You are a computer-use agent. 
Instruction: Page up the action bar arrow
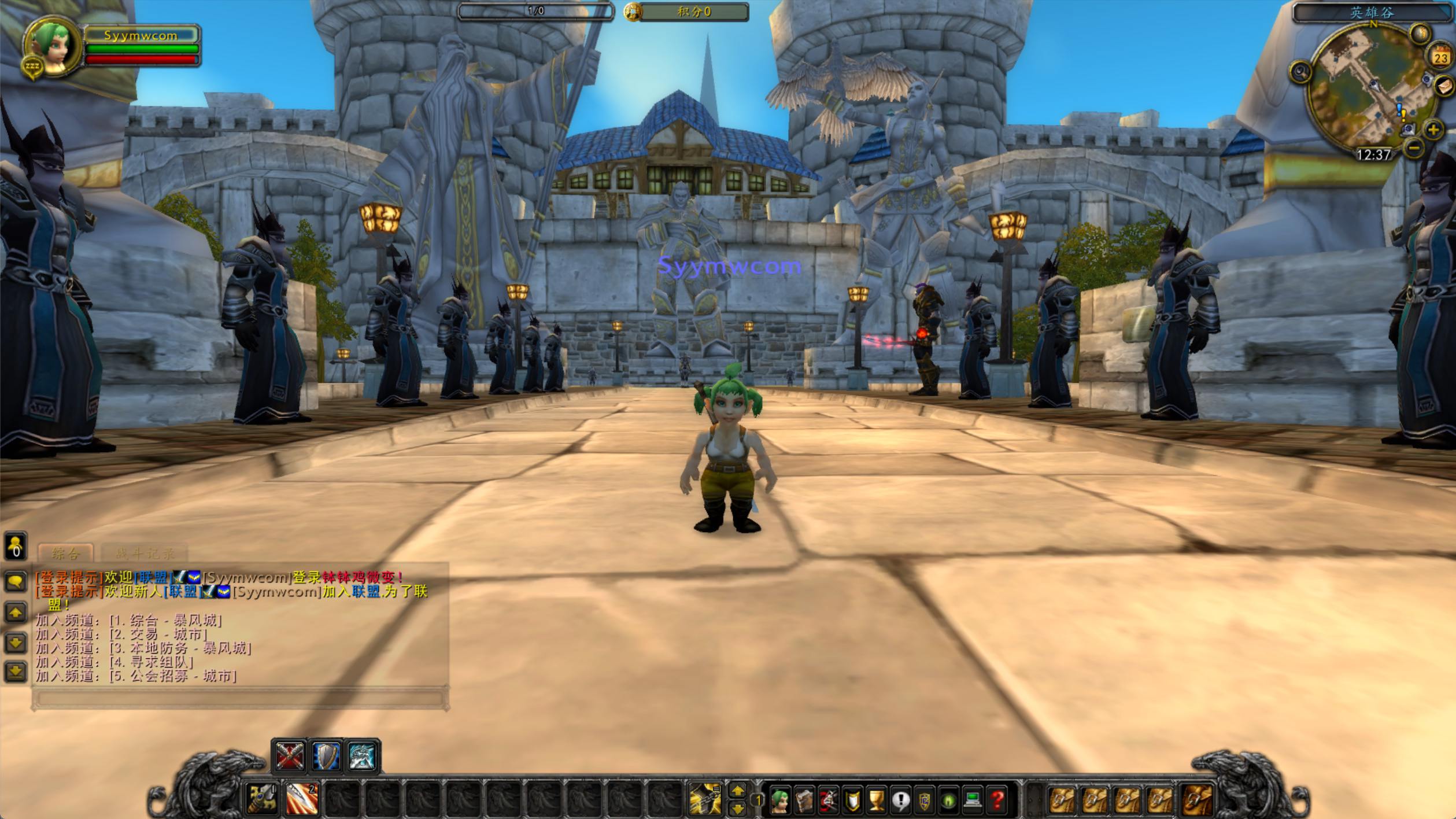click(x=737, y=790)
